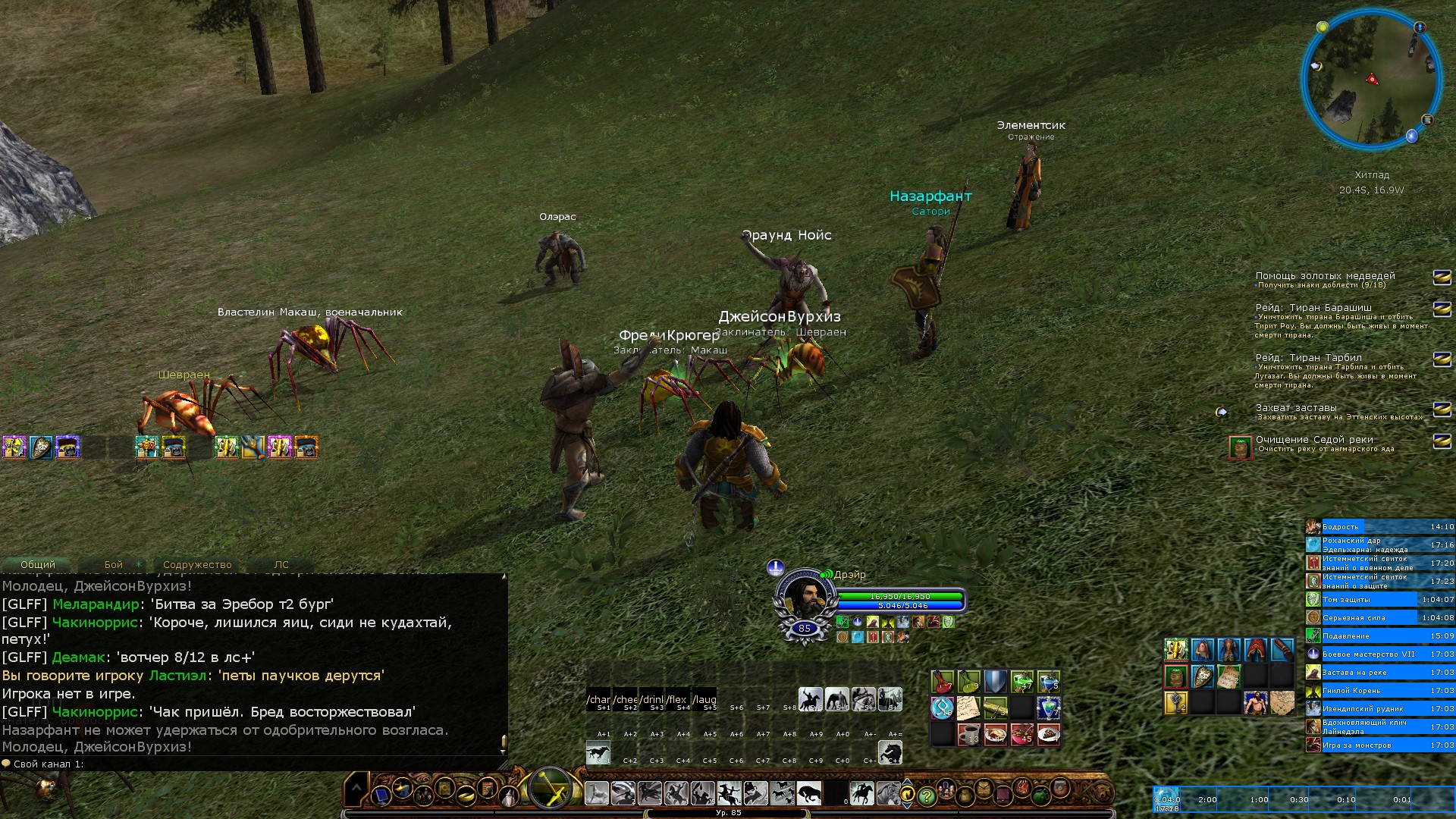Image resolution: width=1456 pixels, height=819 pixels.
Task: Switch to the ЛС chat tab
Action: click(x=281, y=565)
